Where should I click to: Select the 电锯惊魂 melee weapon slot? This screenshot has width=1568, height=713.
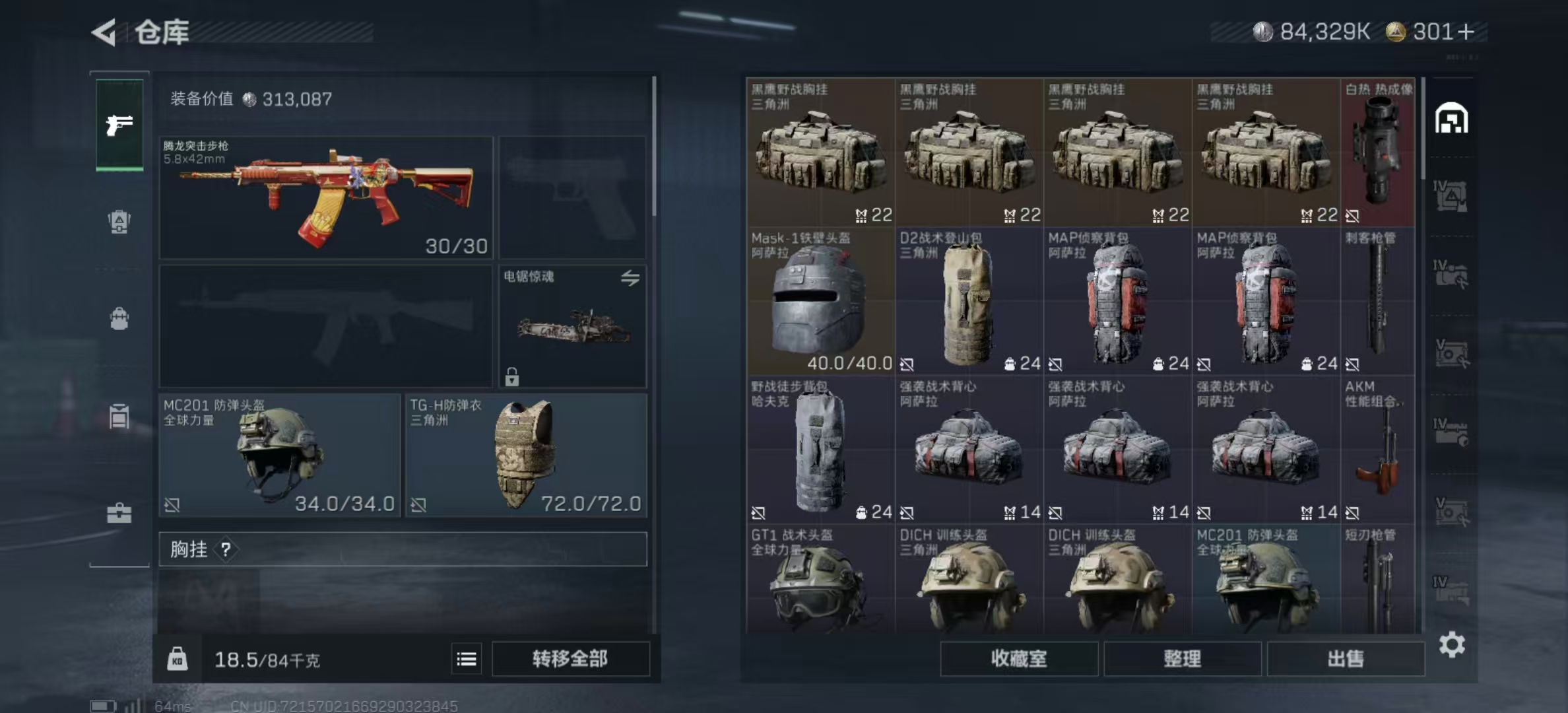pos(572,326)
